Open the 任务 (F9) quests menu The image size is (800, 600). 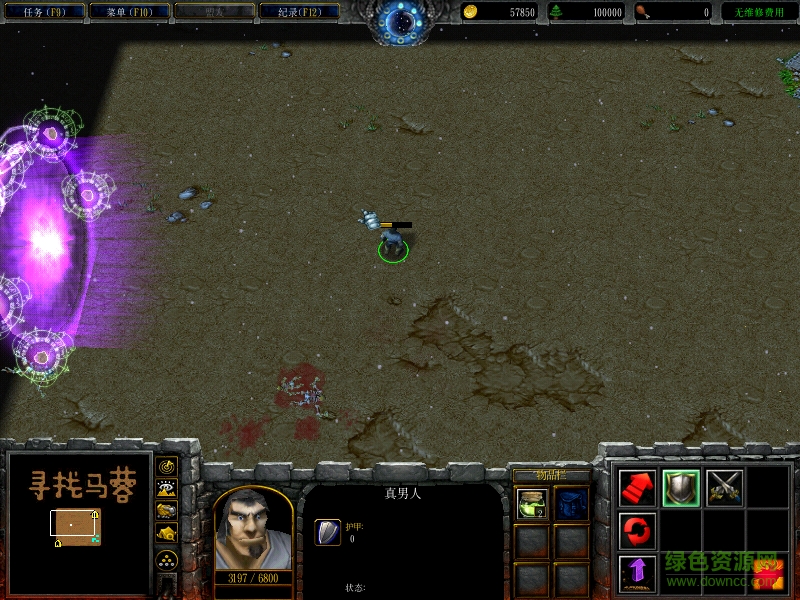42,12
